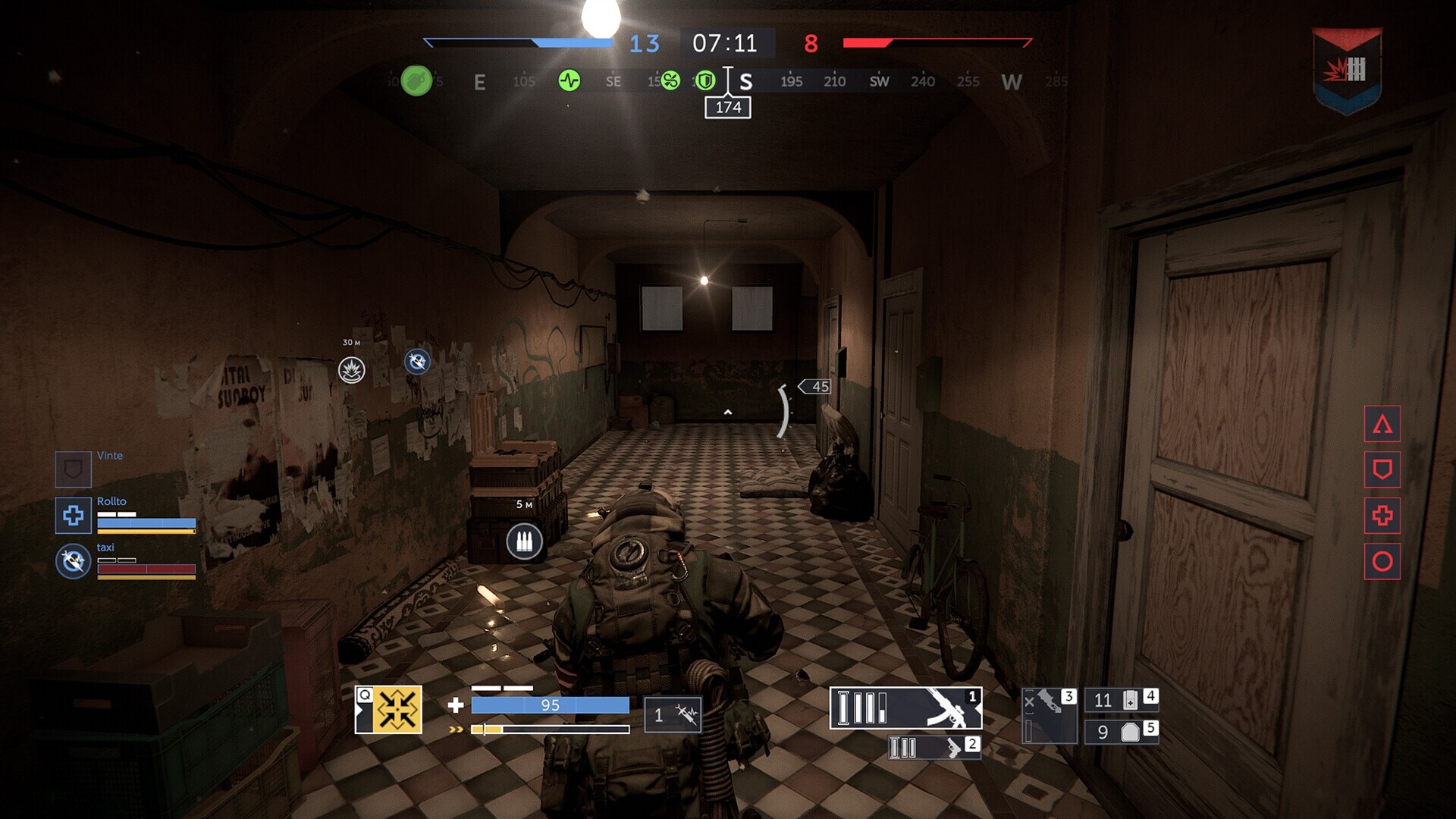Choose the slot 4 gadget with 11 count
Screen dimensions: 1456x819
(1121, 699)
